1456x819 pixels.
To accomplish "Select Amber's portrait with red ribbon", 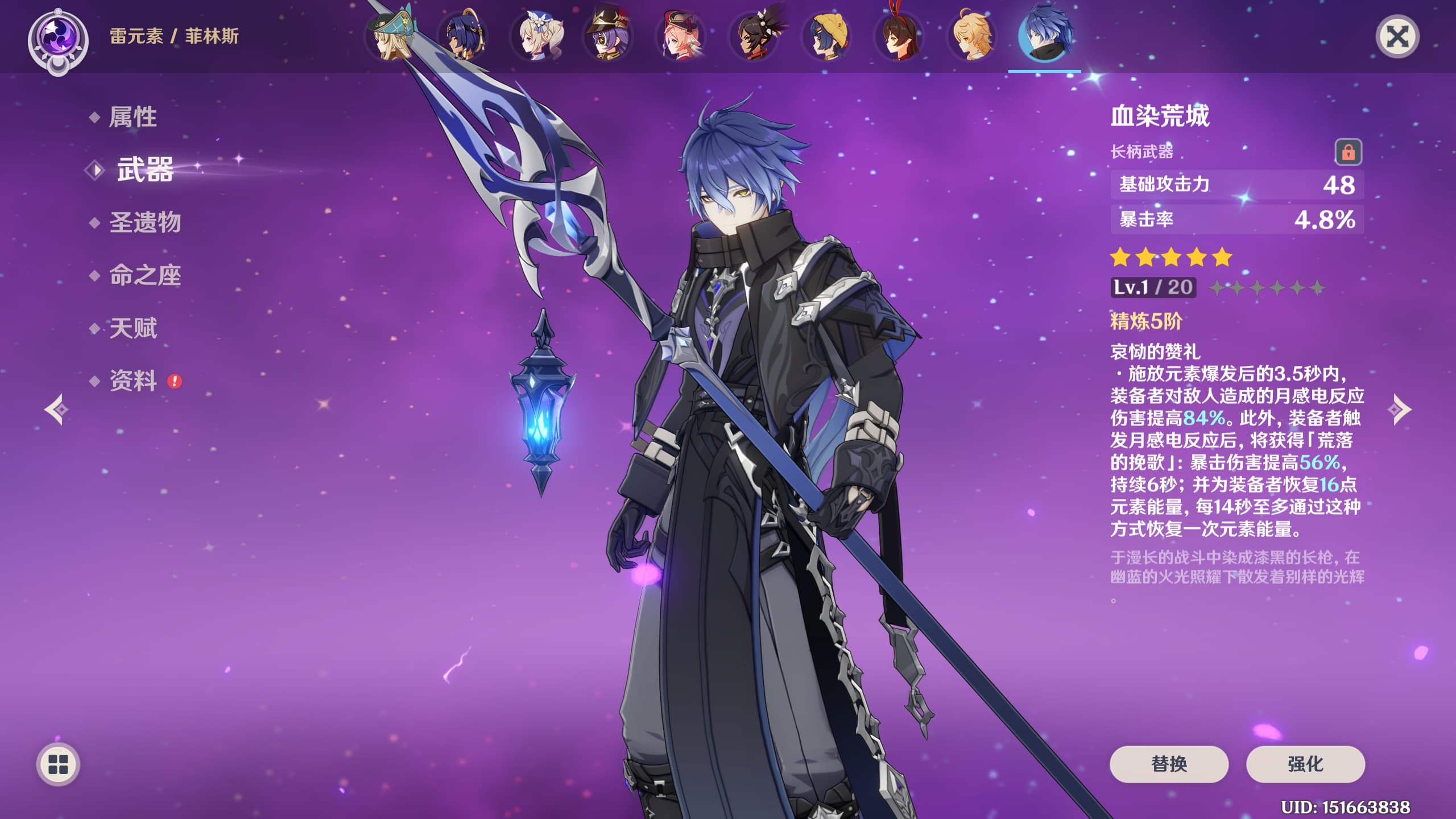I will coord(899,36).
